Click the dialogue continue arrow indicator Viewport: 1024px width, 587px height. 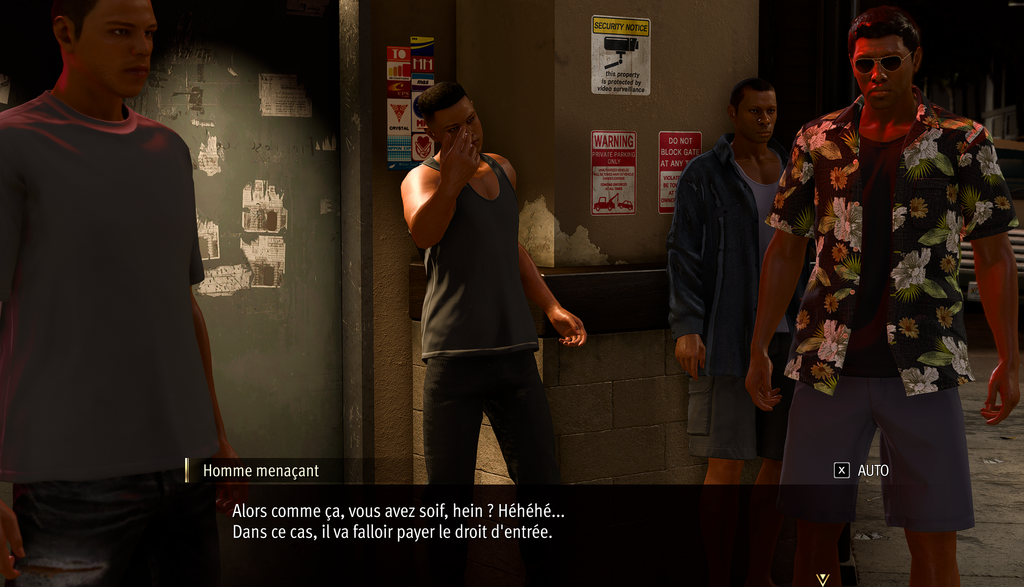tap(822, 579)
